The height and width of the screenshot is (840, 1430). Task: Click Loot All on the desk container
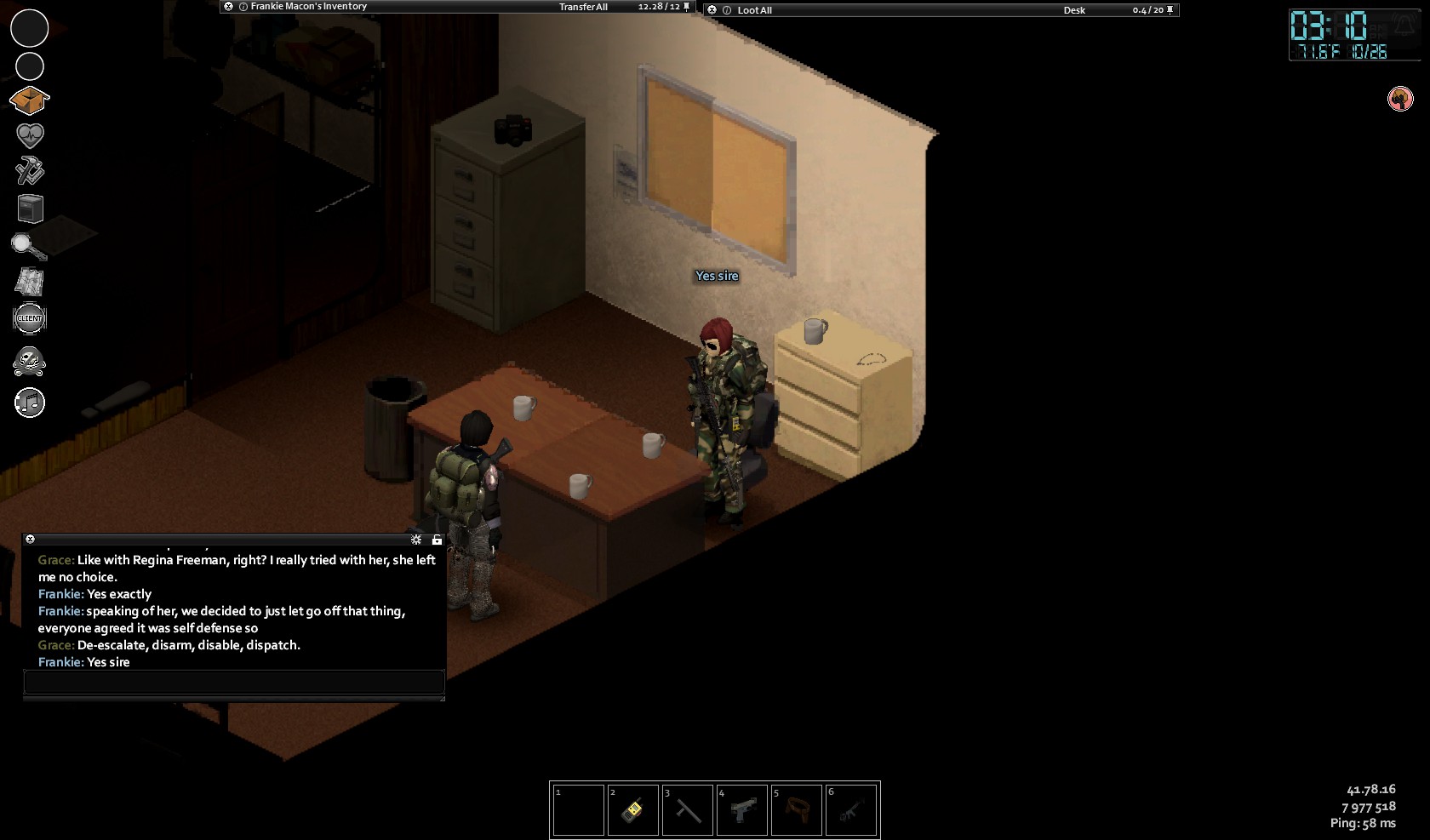coord(754,10)
